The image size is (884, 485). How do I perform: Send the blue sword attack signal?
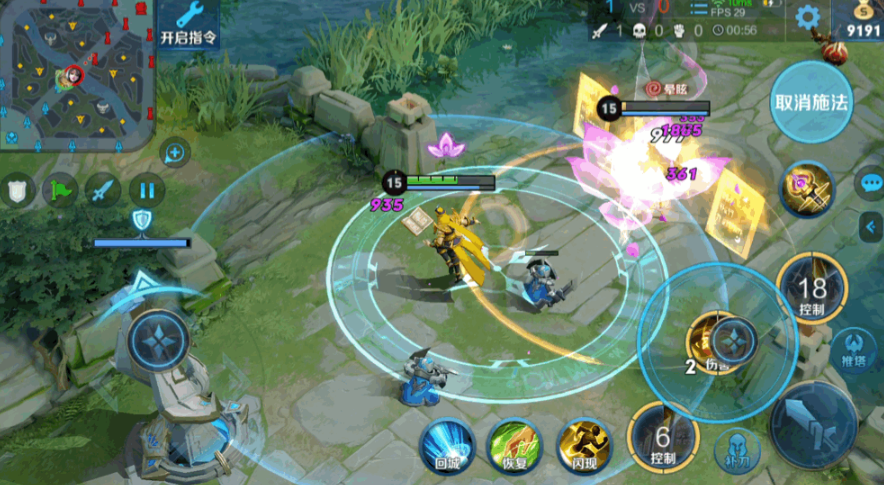tap(103, 189)
